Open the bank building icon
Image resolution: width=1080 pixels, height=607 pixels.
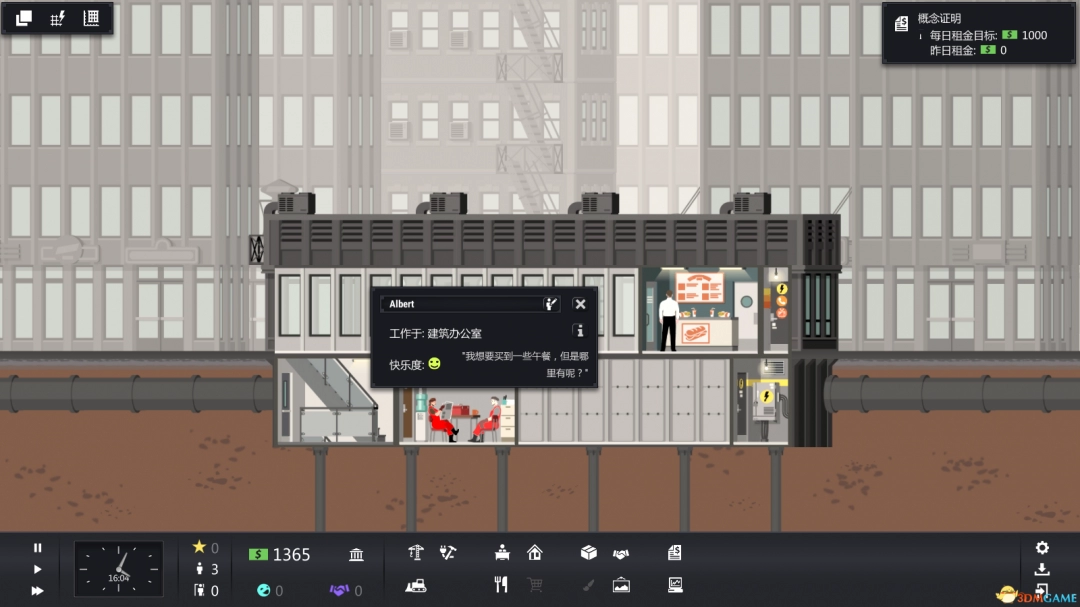click(x=356, y=555)
